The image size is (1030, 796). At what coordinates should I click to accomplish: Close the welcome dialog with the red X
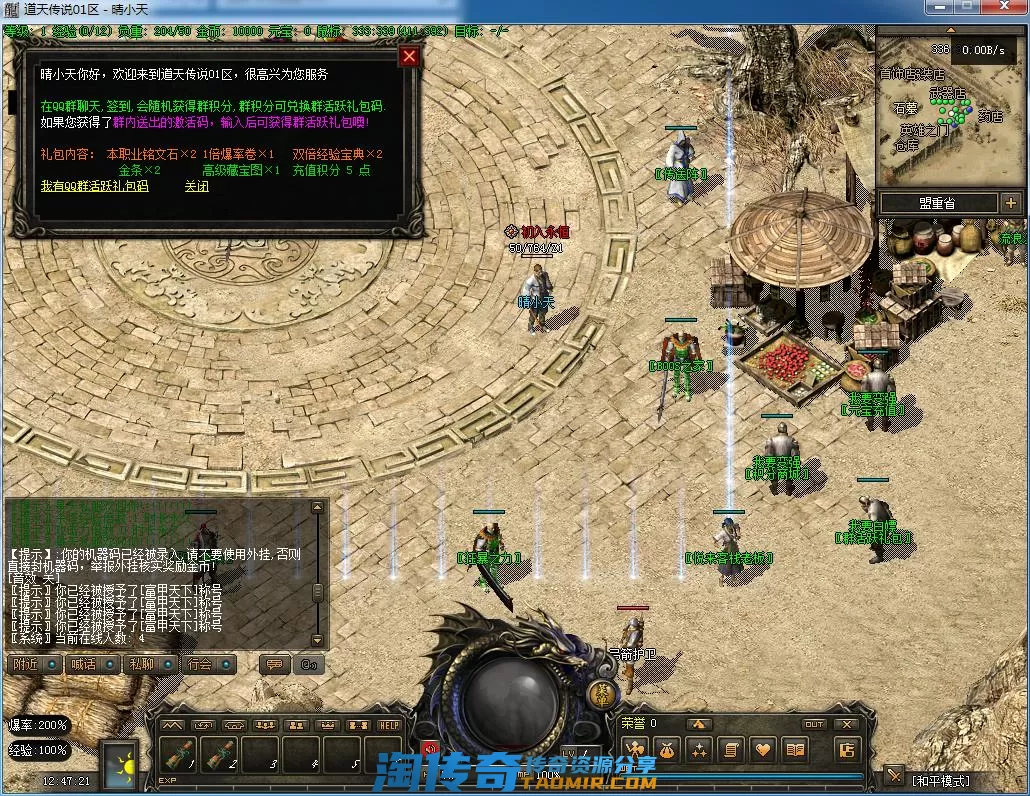click(408, 57)
